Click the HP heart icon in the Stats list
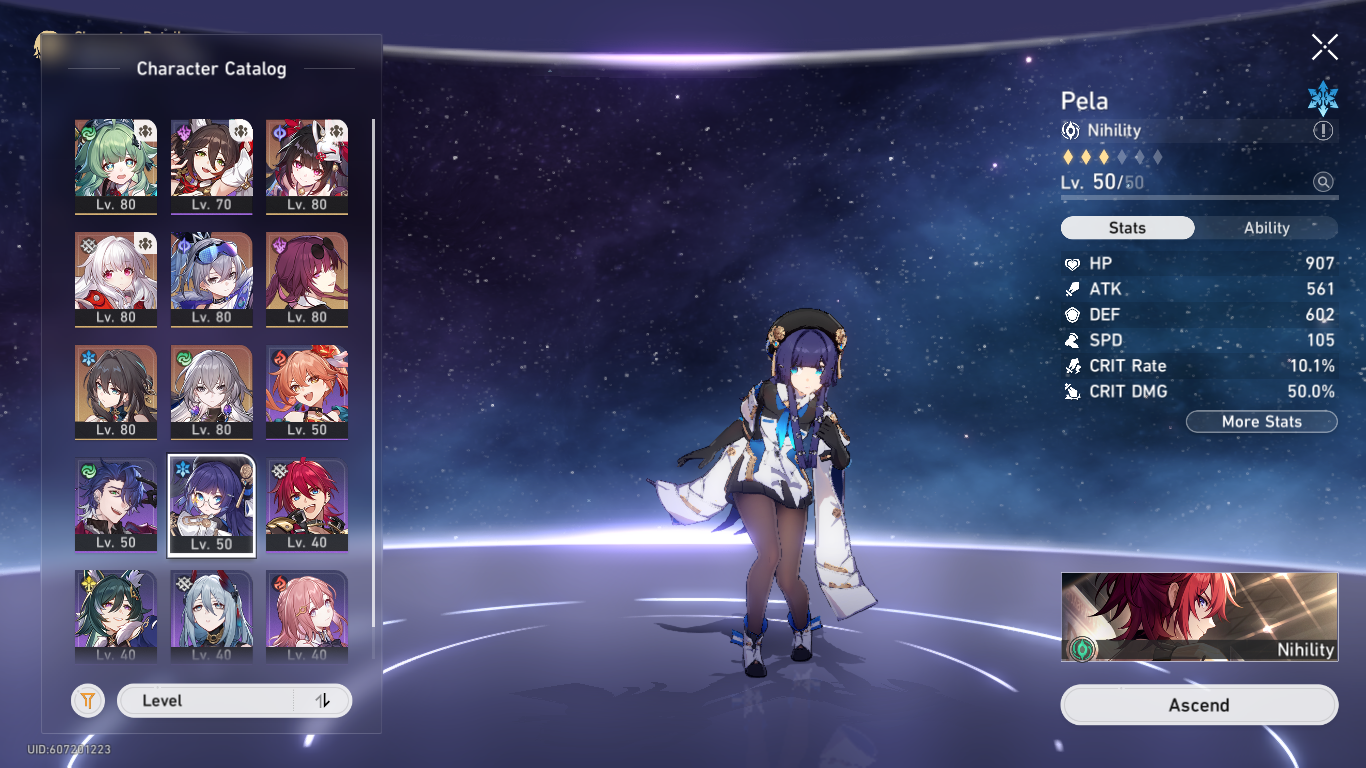 click(1072, 263)
